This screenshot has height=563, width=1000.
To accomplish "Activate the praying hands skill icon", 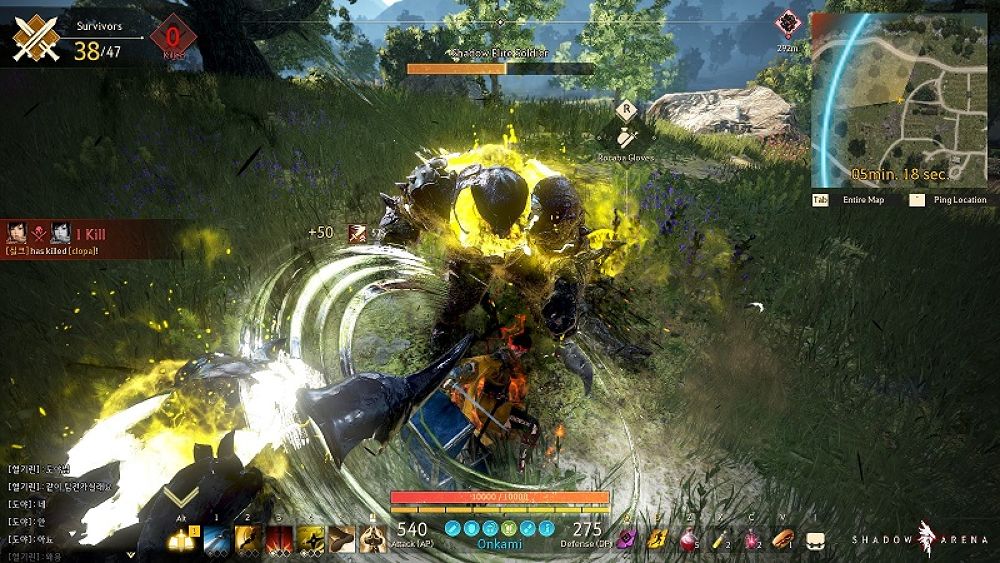I will [x=374, y=539].
